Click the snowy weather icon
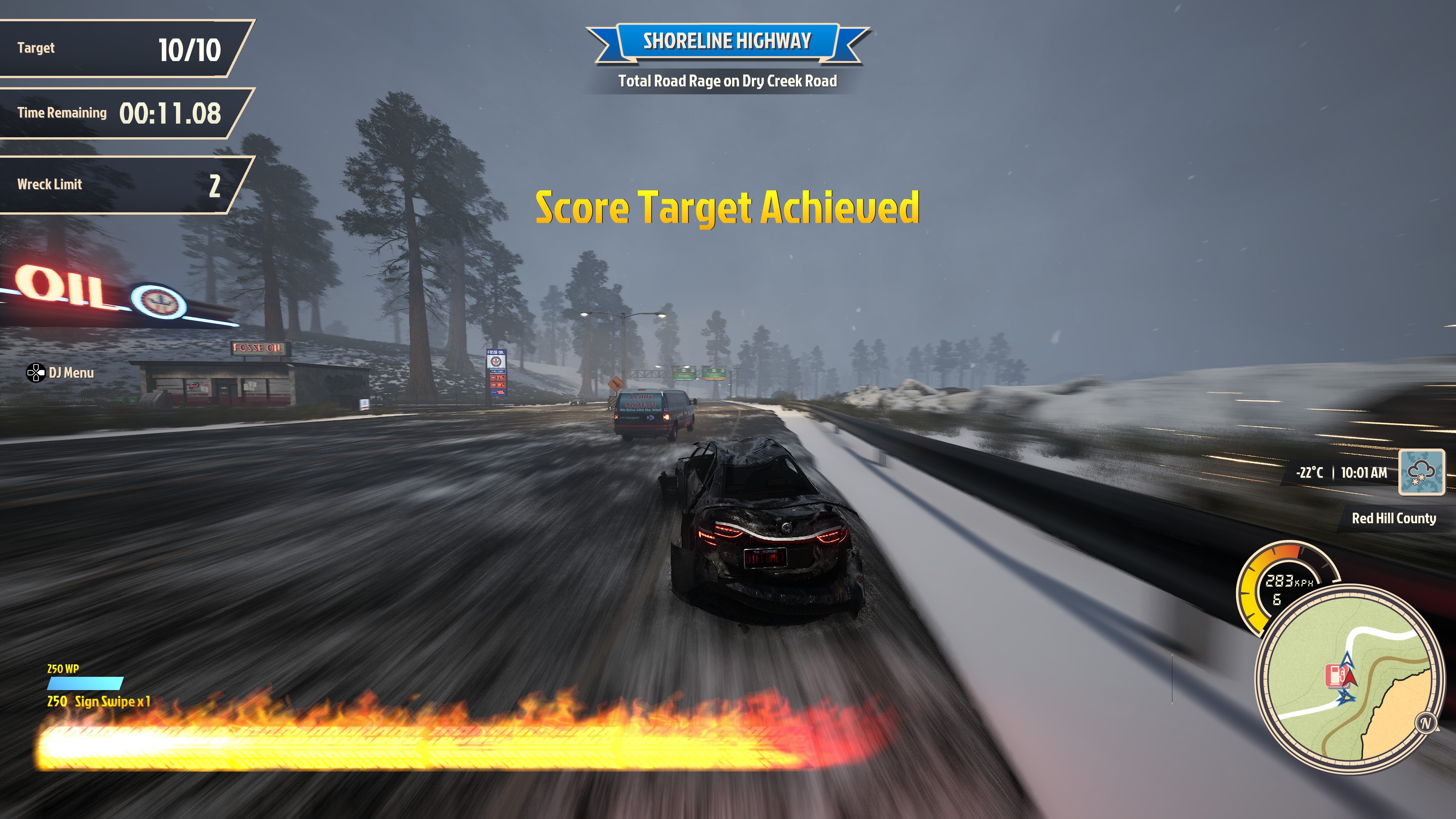This screenshot has height=819, width=1456. (x=1421, y=472)
